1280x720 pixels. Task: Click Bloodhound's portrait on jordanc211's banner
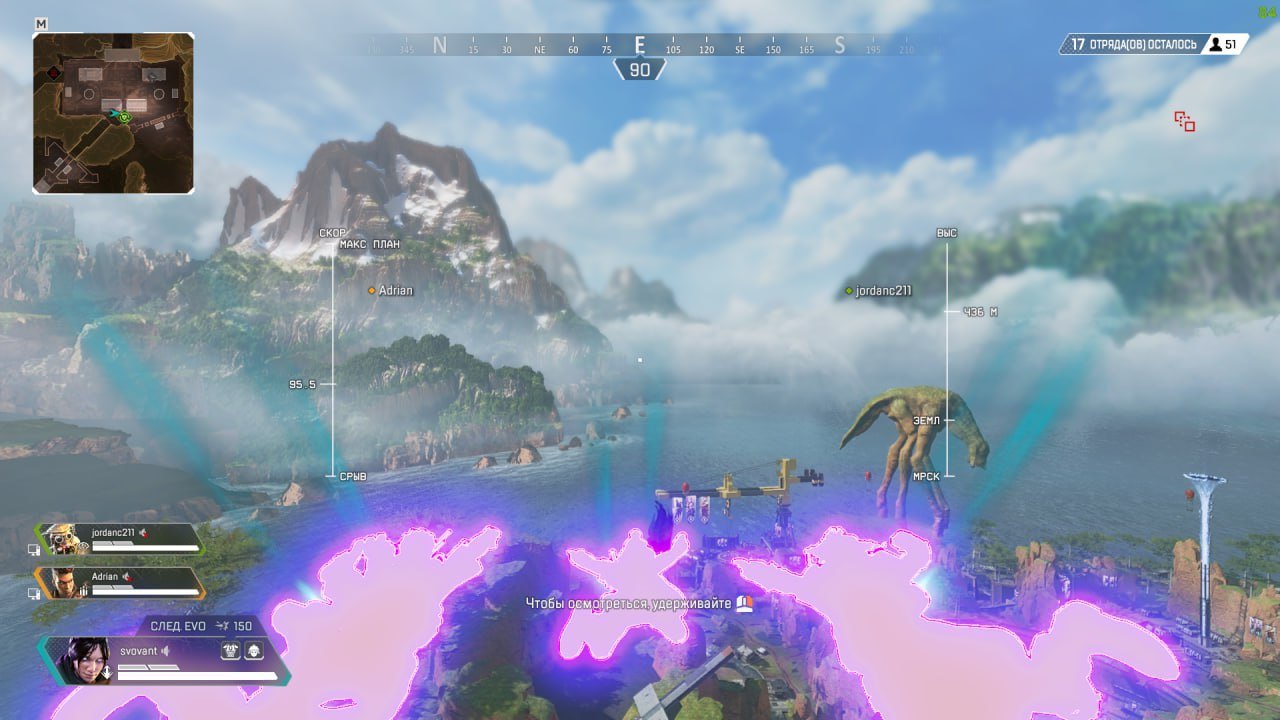pos(61,537)
